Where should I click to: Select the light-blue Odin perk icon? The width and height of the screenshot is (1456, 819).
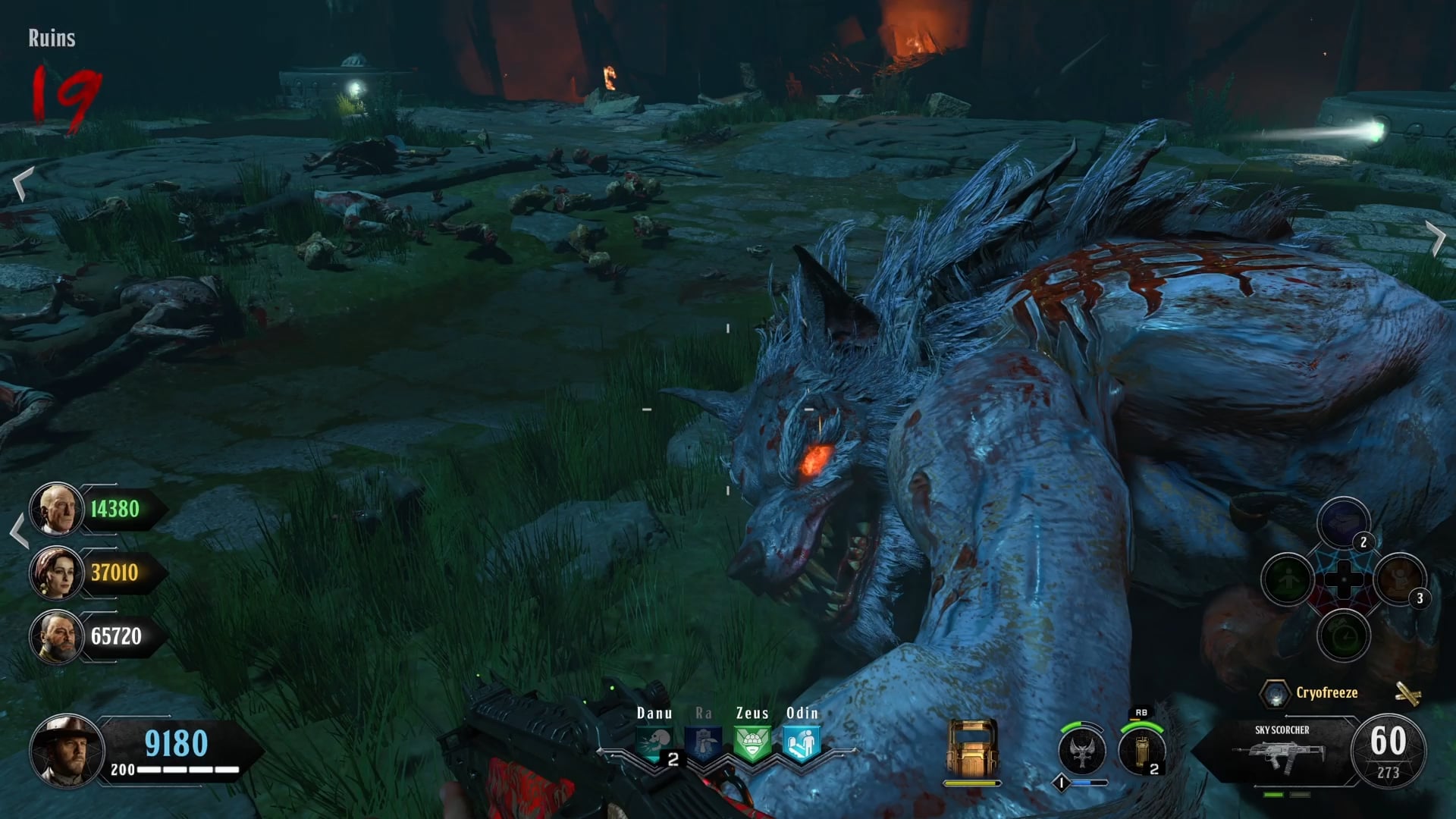(x=802, y=743)
